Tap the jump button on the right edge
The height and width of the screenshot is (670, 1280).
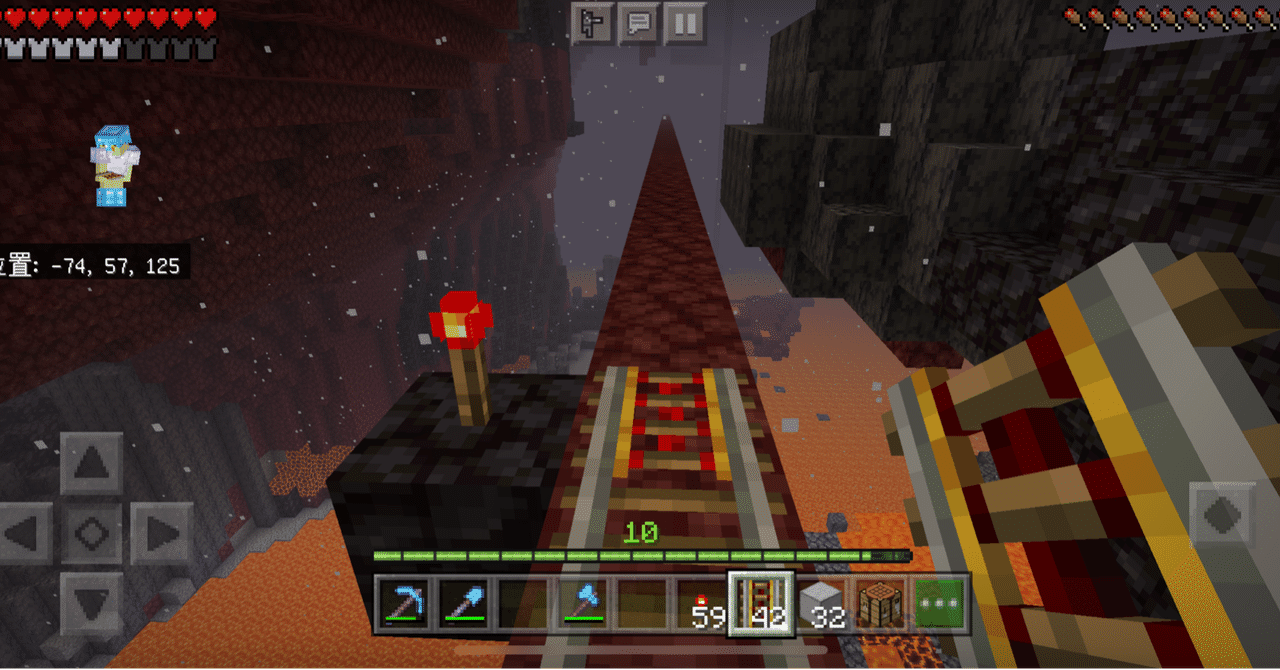pos(1221,516)
